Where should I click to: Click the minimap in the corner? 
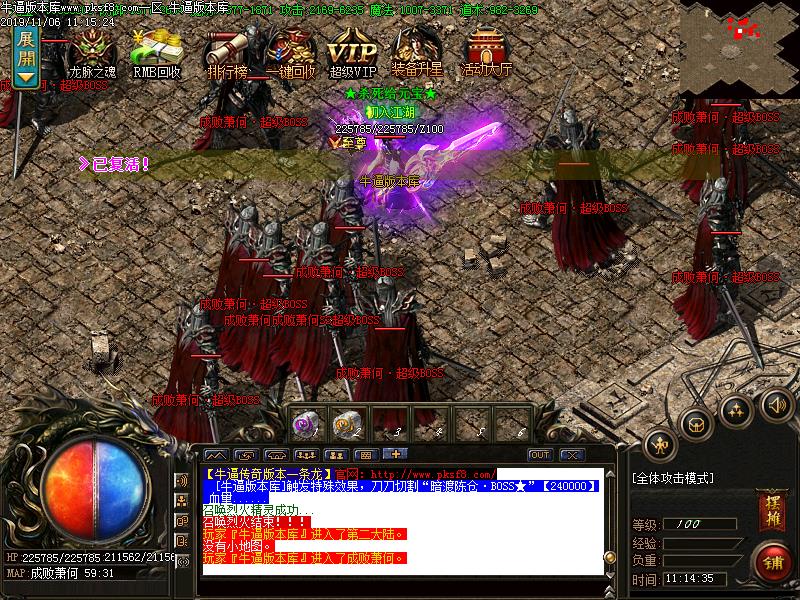pyautogui.click(x=740, y=48)
